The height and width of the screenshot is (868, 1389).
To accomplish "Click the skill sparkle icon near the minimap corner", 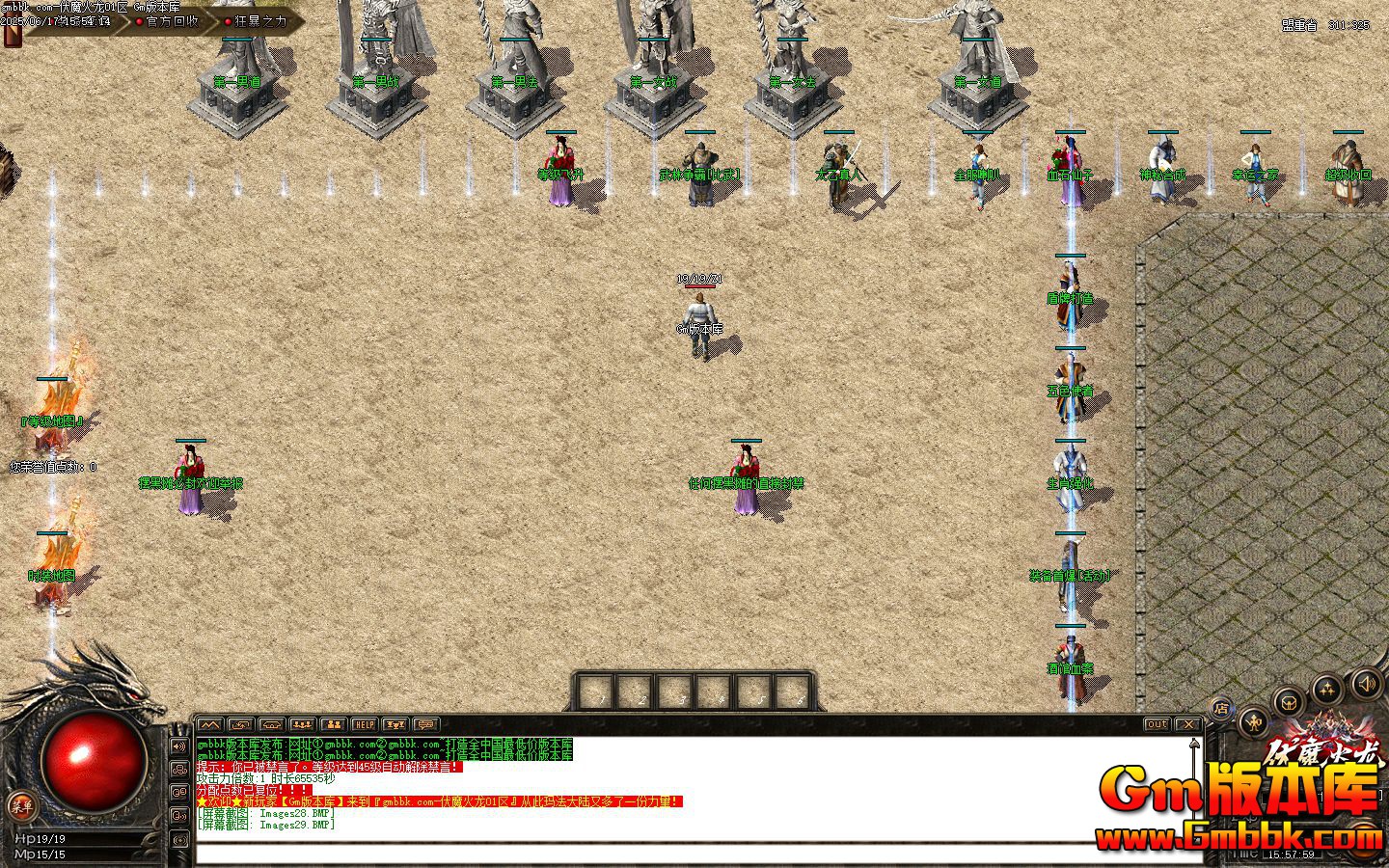I will point(1327,688).
